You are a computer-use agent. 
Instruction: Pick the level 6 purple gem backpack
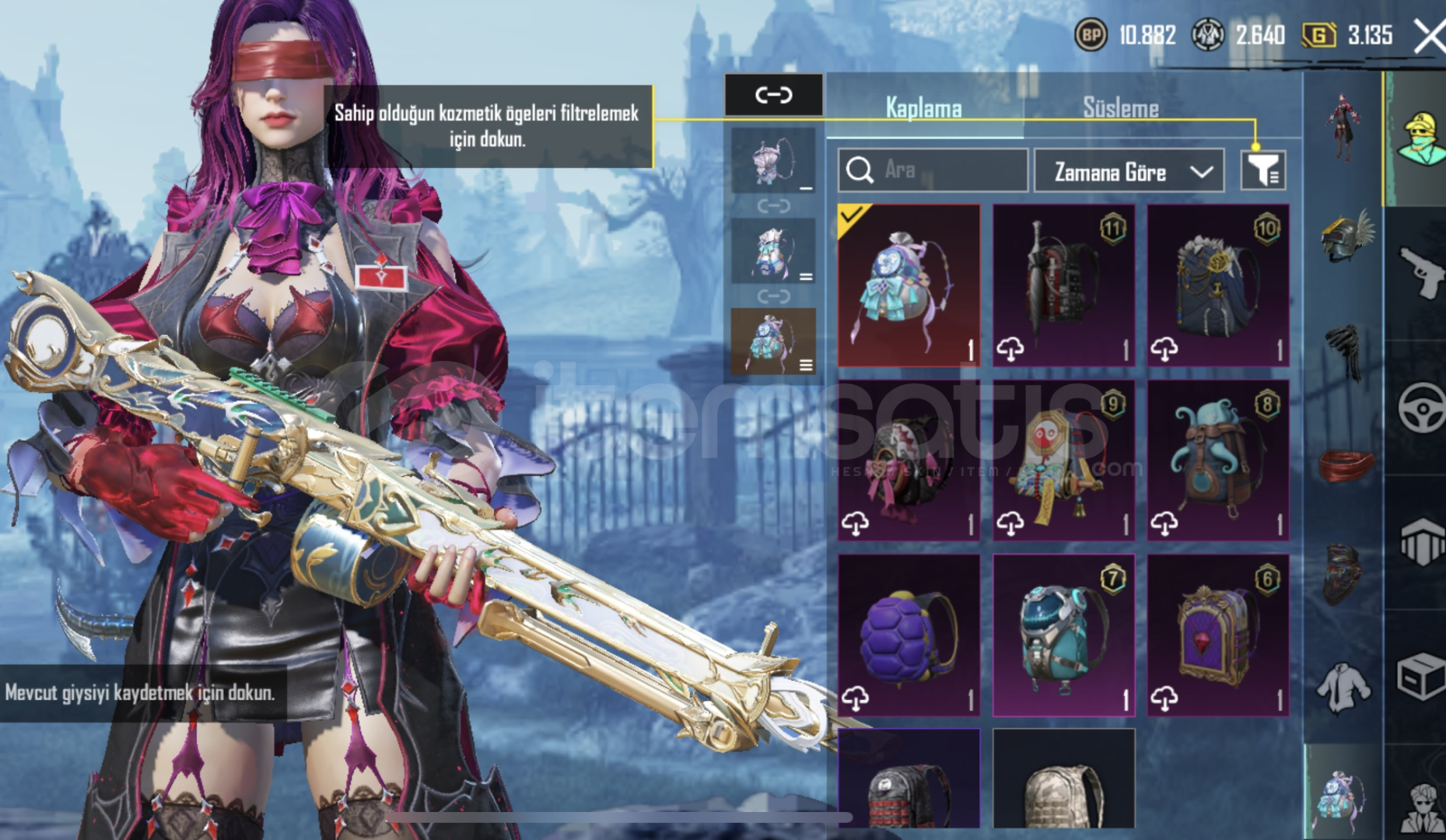(x=1217, y=635)
